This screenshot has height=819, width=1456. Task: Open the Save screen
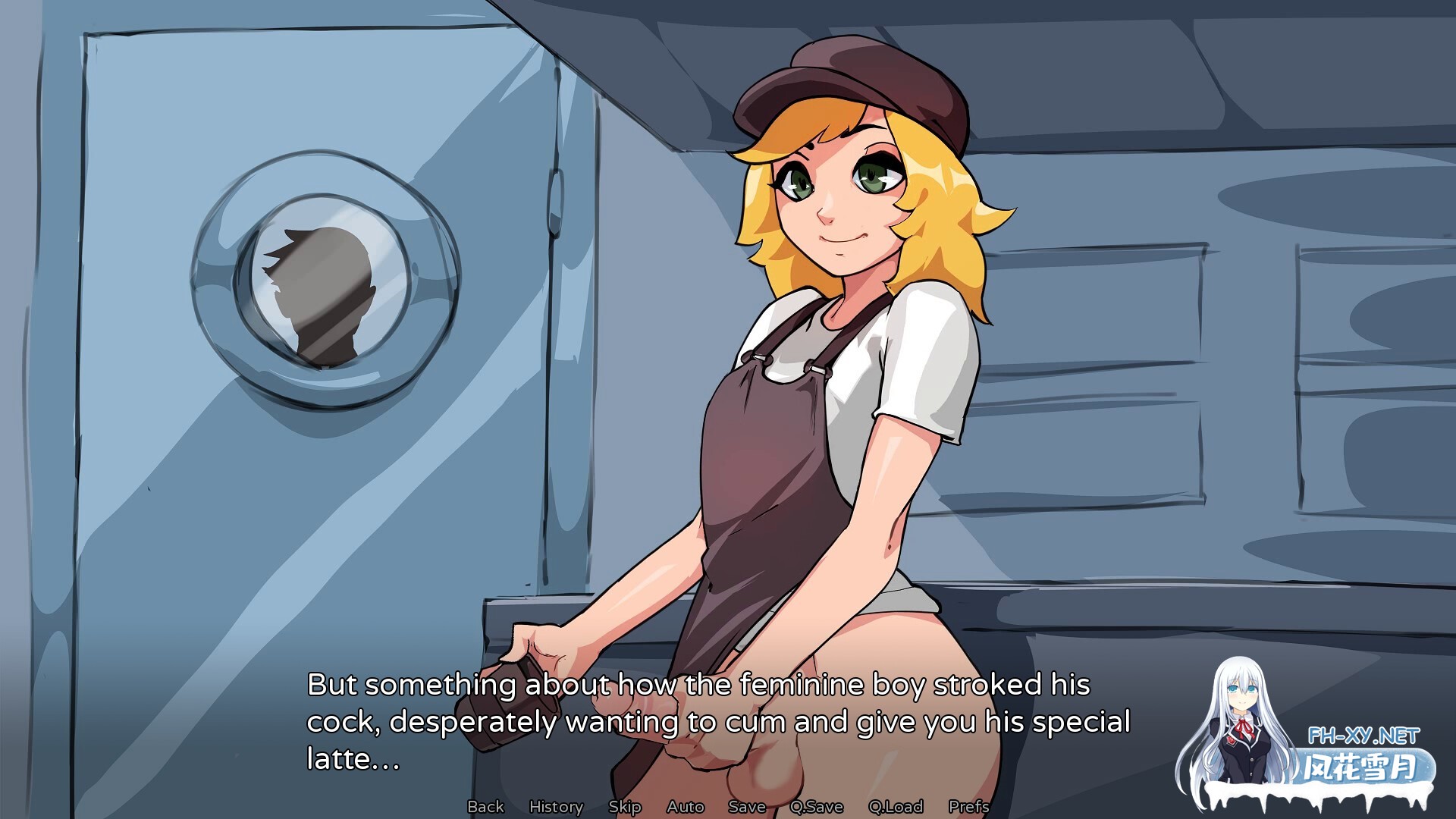(x=747, y=807)
